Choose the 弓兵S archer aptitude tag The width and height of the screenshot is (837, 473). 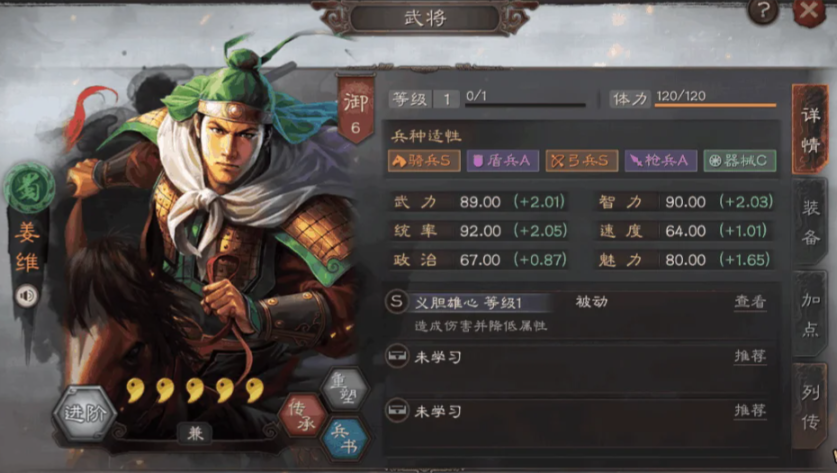[582, 160]
